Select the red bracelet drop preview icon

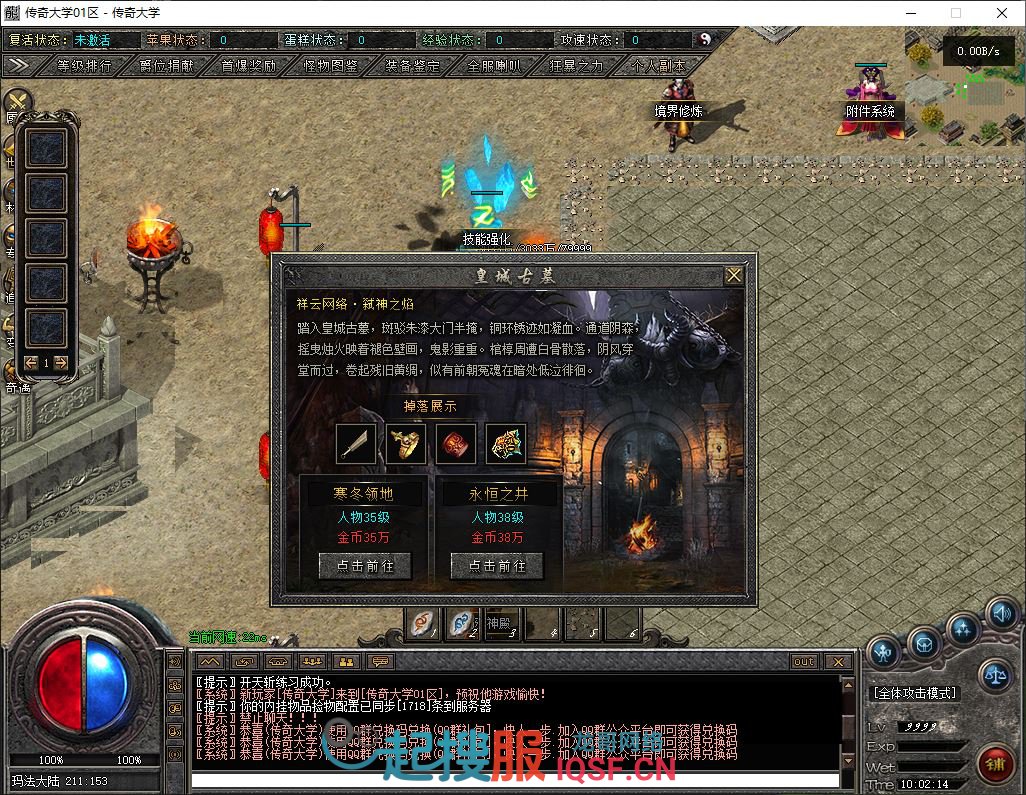pos(456,444)
